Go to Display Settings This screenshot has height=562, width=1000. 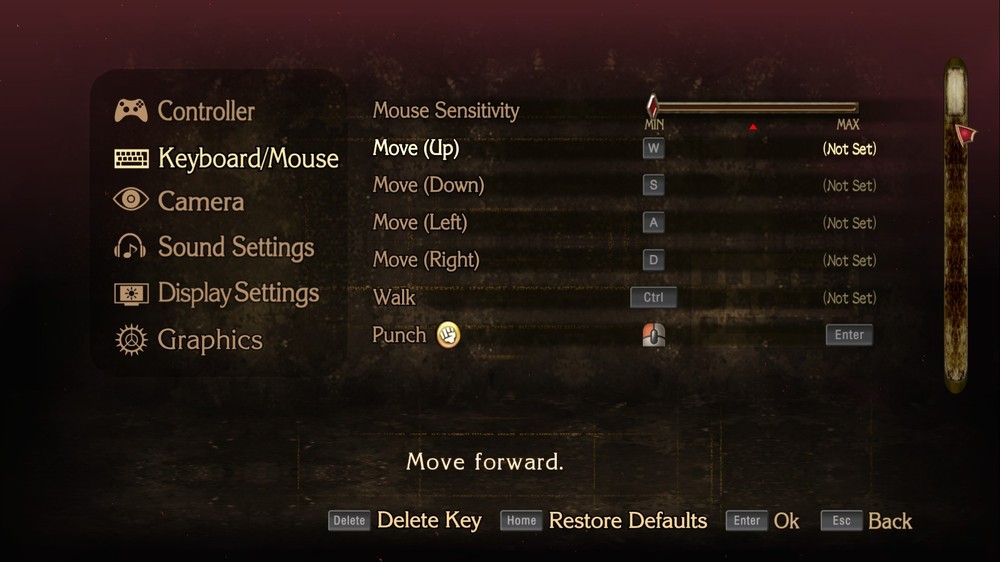point(238,294)
